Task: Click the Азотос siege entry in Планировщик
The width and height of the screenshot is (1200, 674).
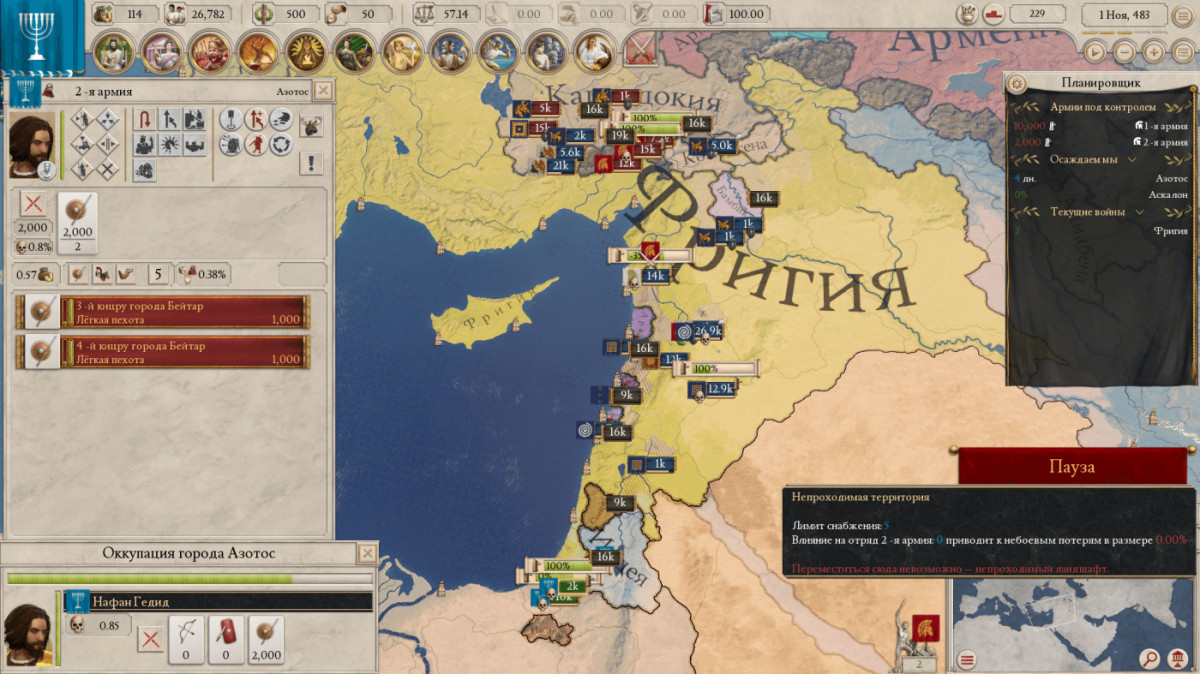Action: [x=1172, y=177]
